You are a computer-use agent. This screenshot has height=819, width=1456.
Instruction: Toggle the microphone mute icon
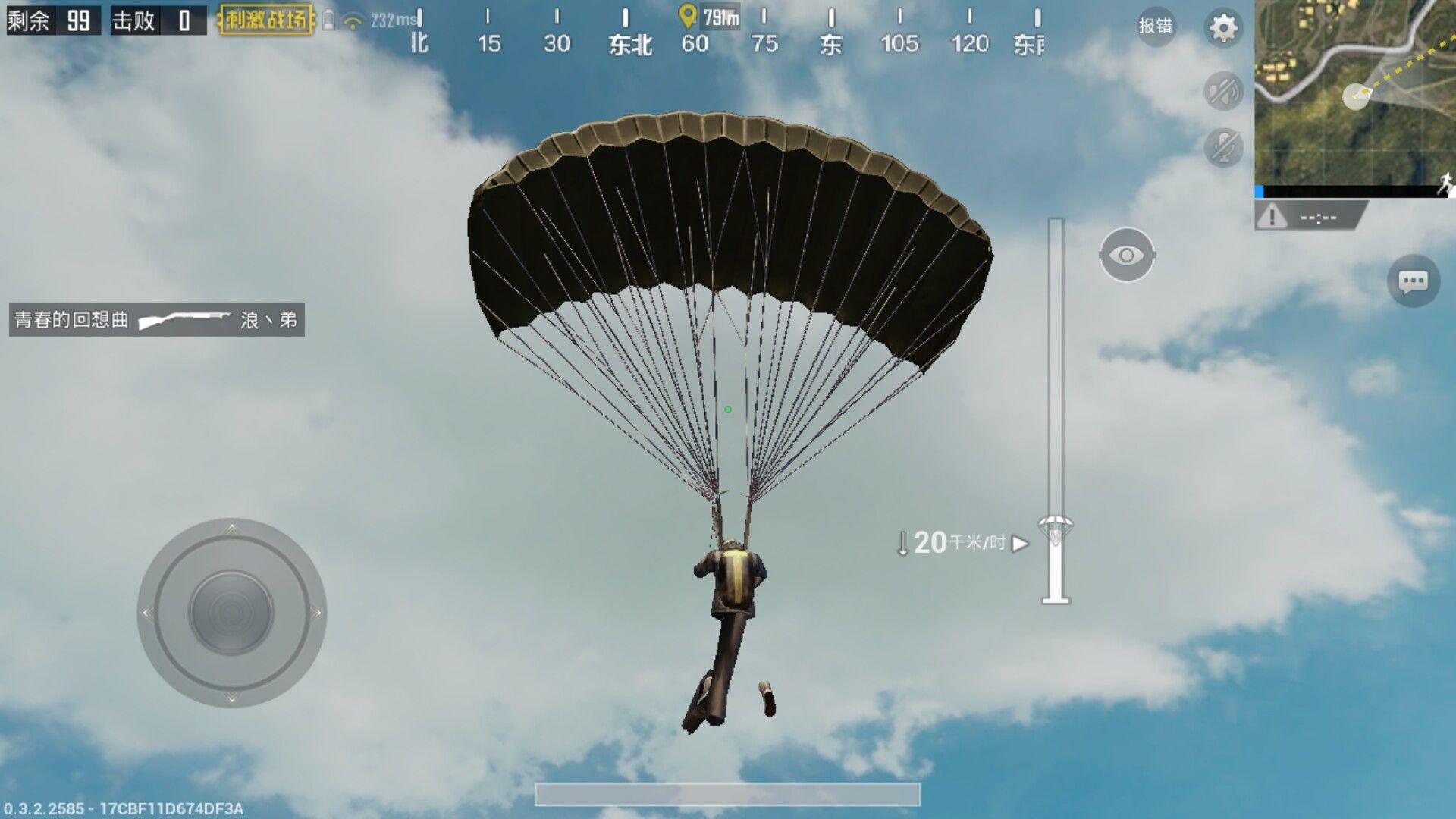pos(1222,146)
